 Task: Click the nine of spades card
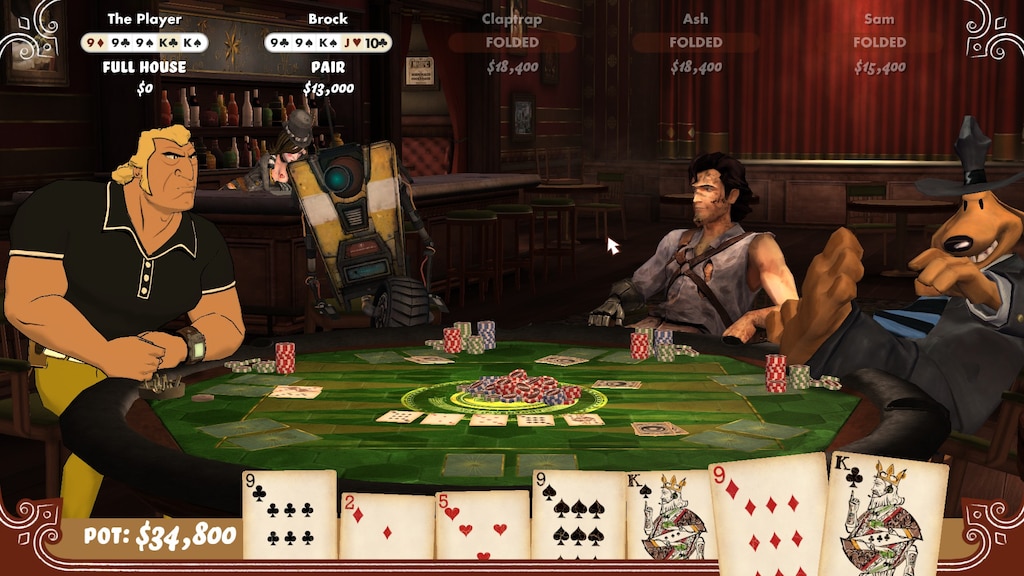[578, 514]
